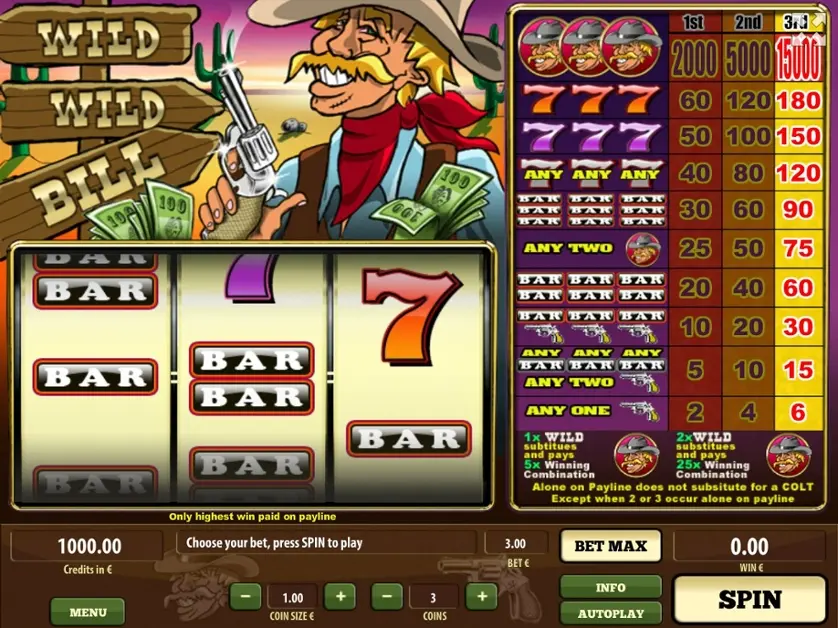Add one more coin to bet

(x=481, y=597)
